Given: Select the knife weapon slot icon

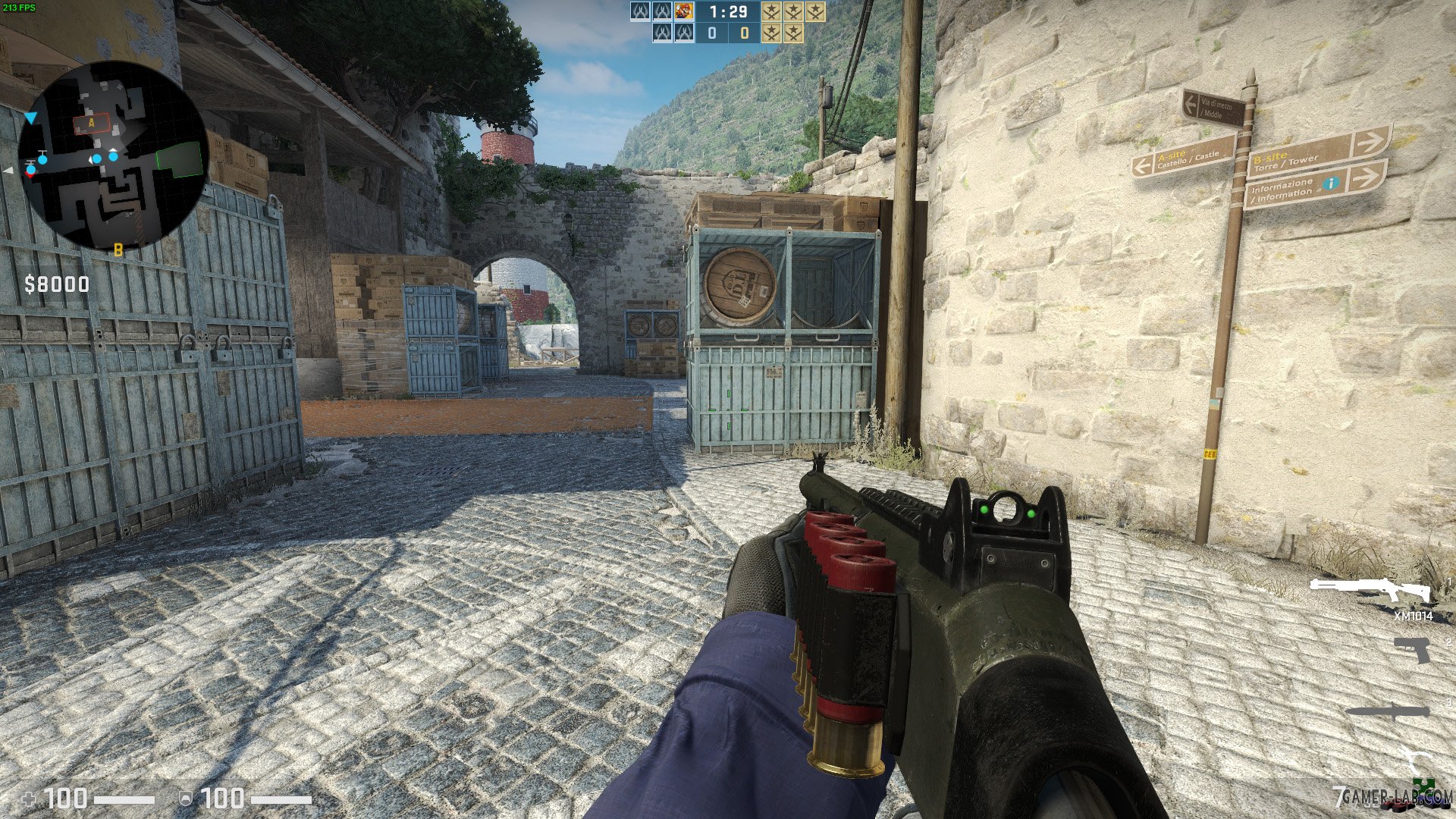Looking at the screenshot, I should click(x=1388, y=711).
